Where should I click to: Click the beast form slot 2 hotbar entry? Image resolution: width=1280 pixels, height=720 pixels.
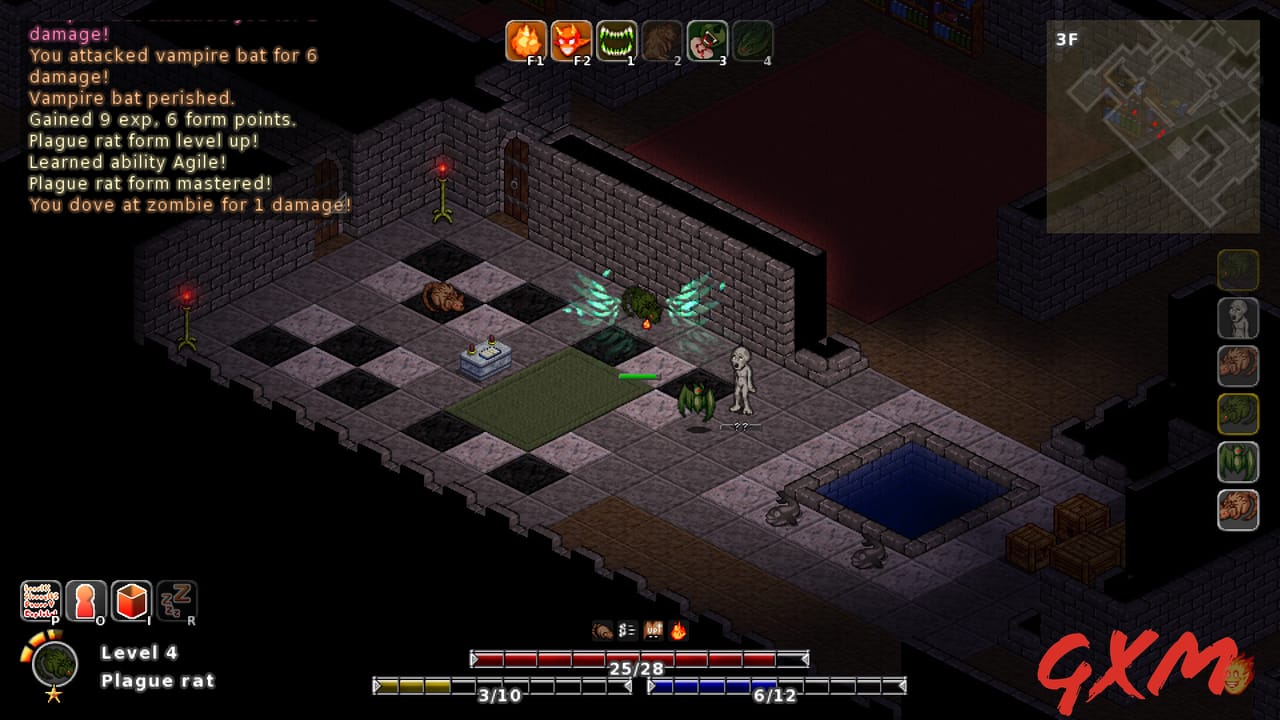(660, 40)
